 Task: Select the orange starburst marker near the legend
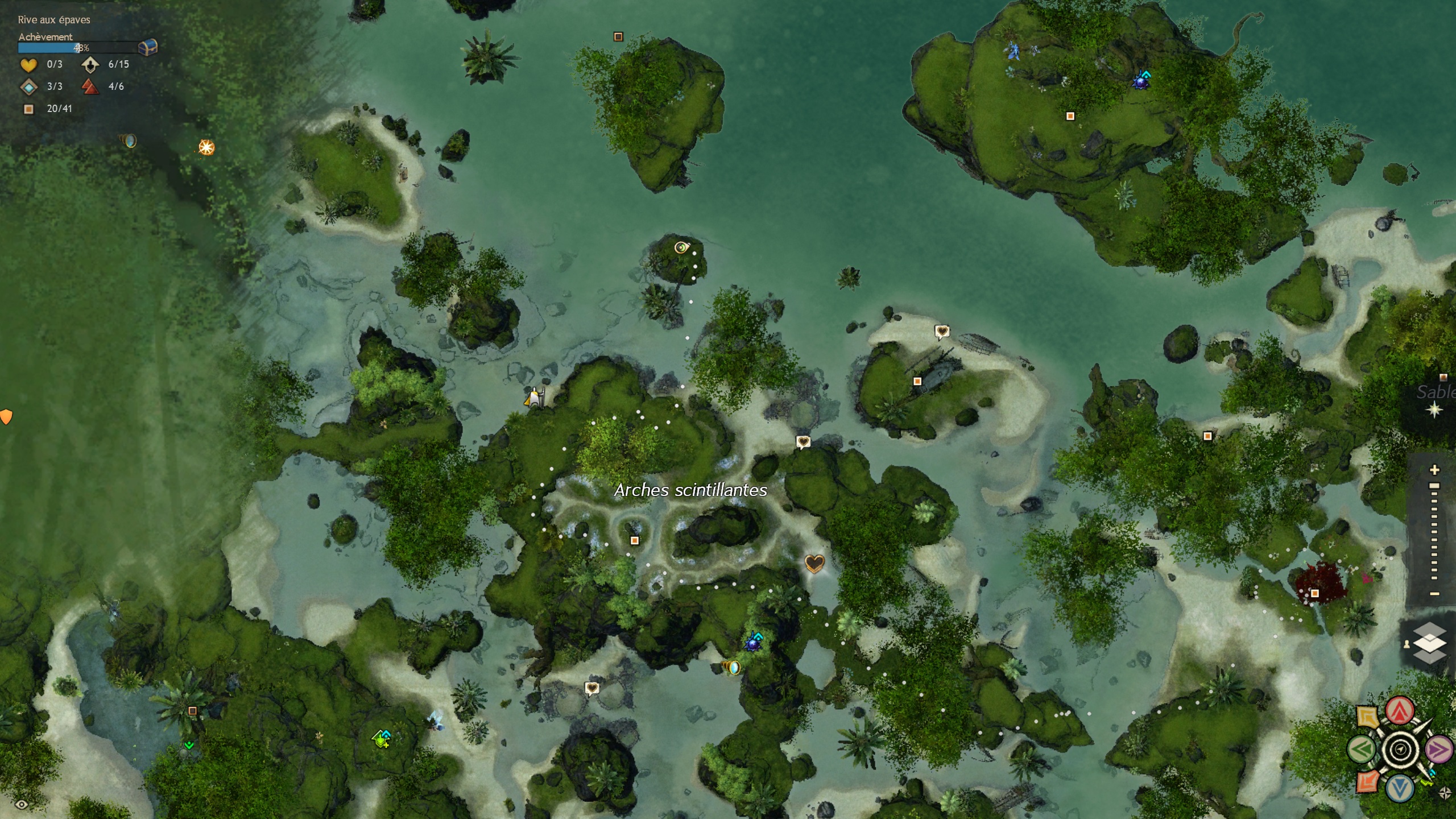pyautogui.click(x=206, y=148)
